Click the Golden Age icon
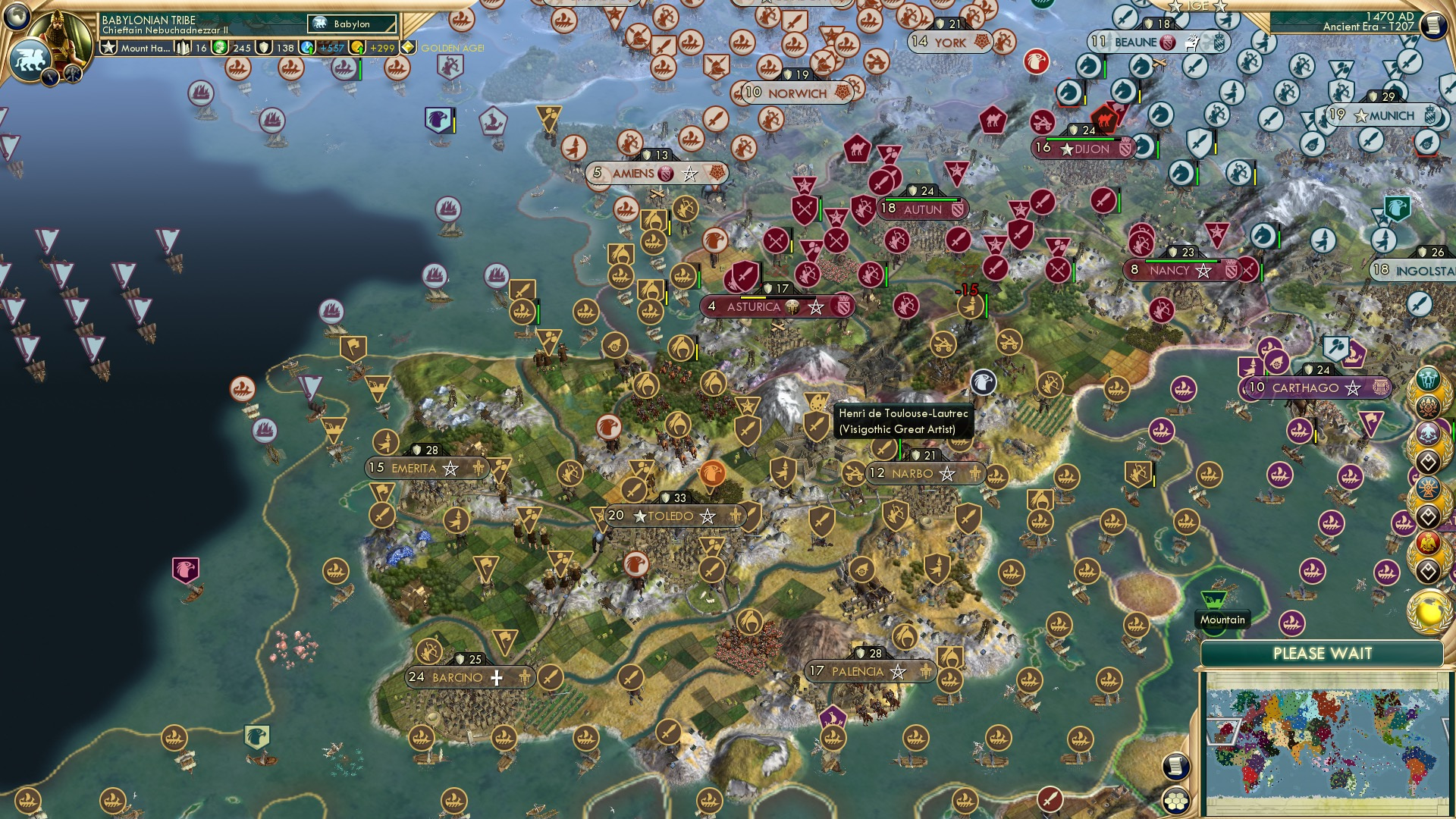 point(407,47)
